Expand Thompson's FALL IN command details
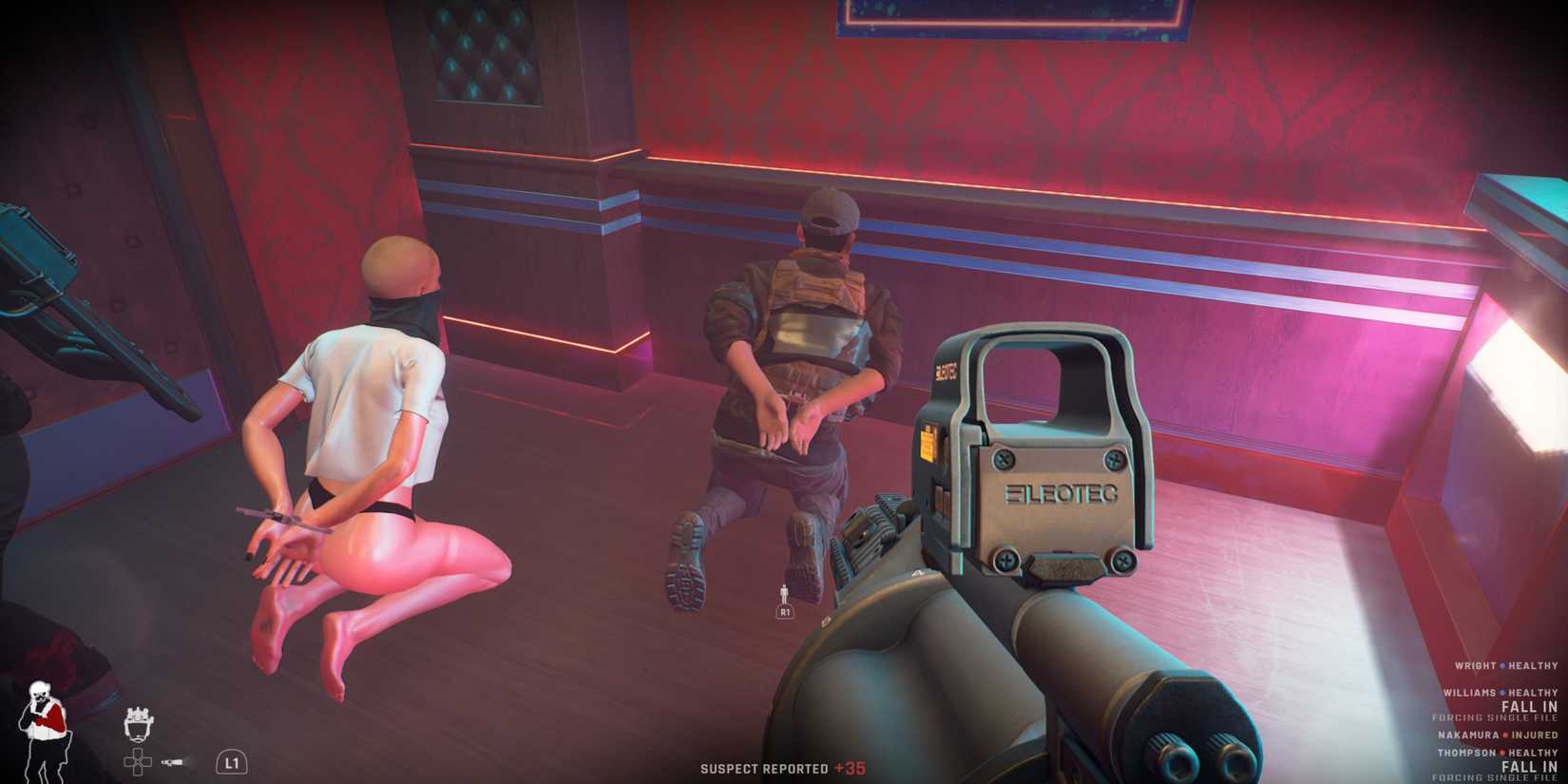The width and height of the screenshot is (1568, 784). pyautogui.click(x=1529, y=766)
